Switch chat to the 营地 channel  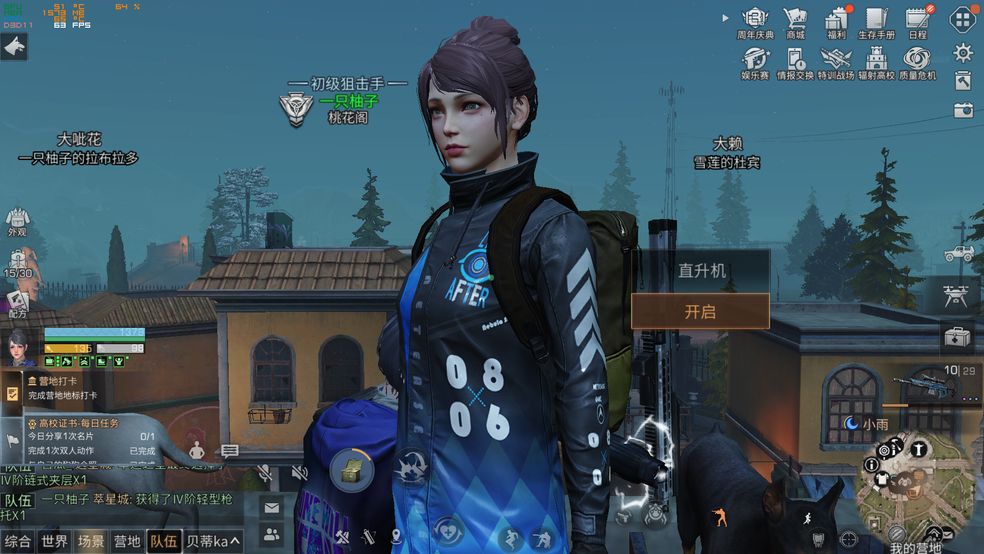pos(127,541)
